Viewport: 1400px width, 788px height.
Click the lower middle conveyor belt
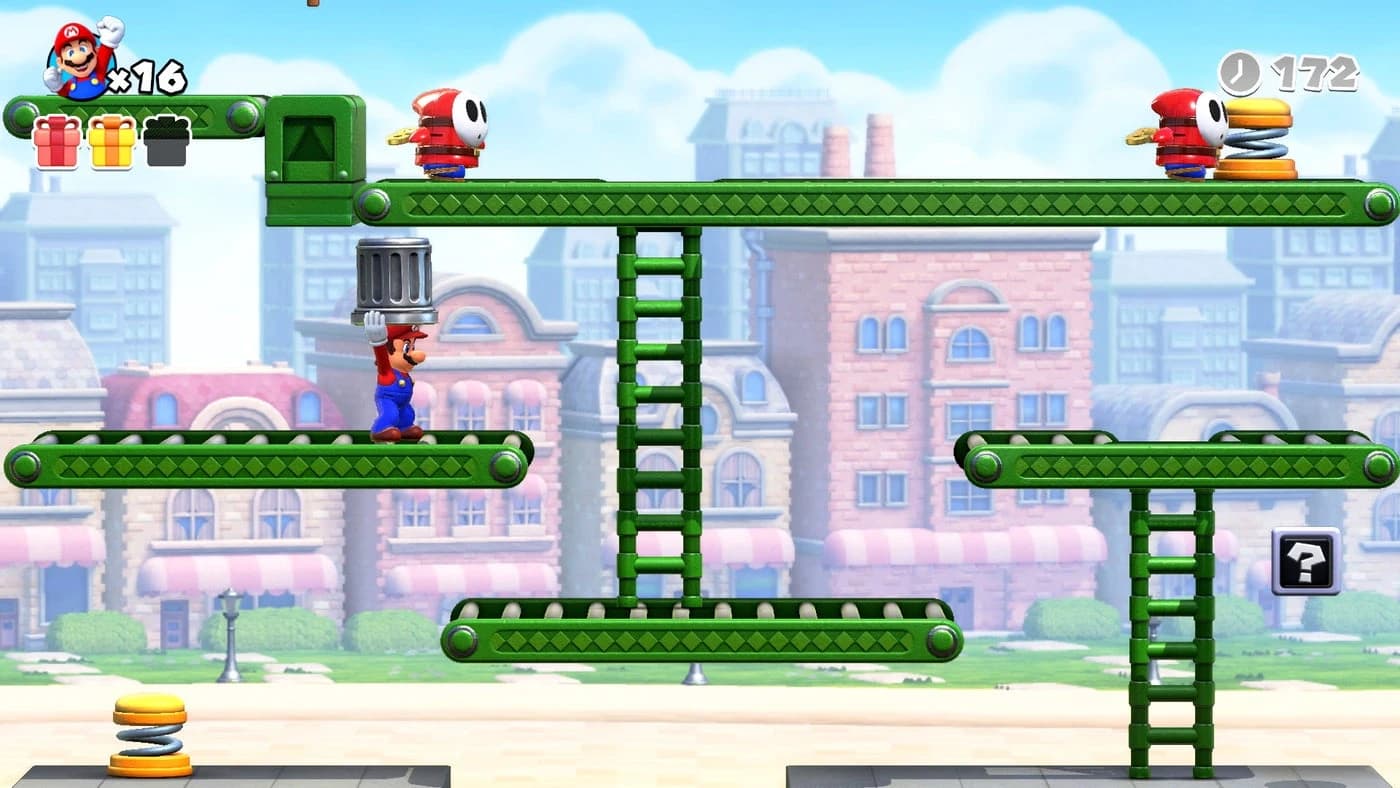click(700, 630)
